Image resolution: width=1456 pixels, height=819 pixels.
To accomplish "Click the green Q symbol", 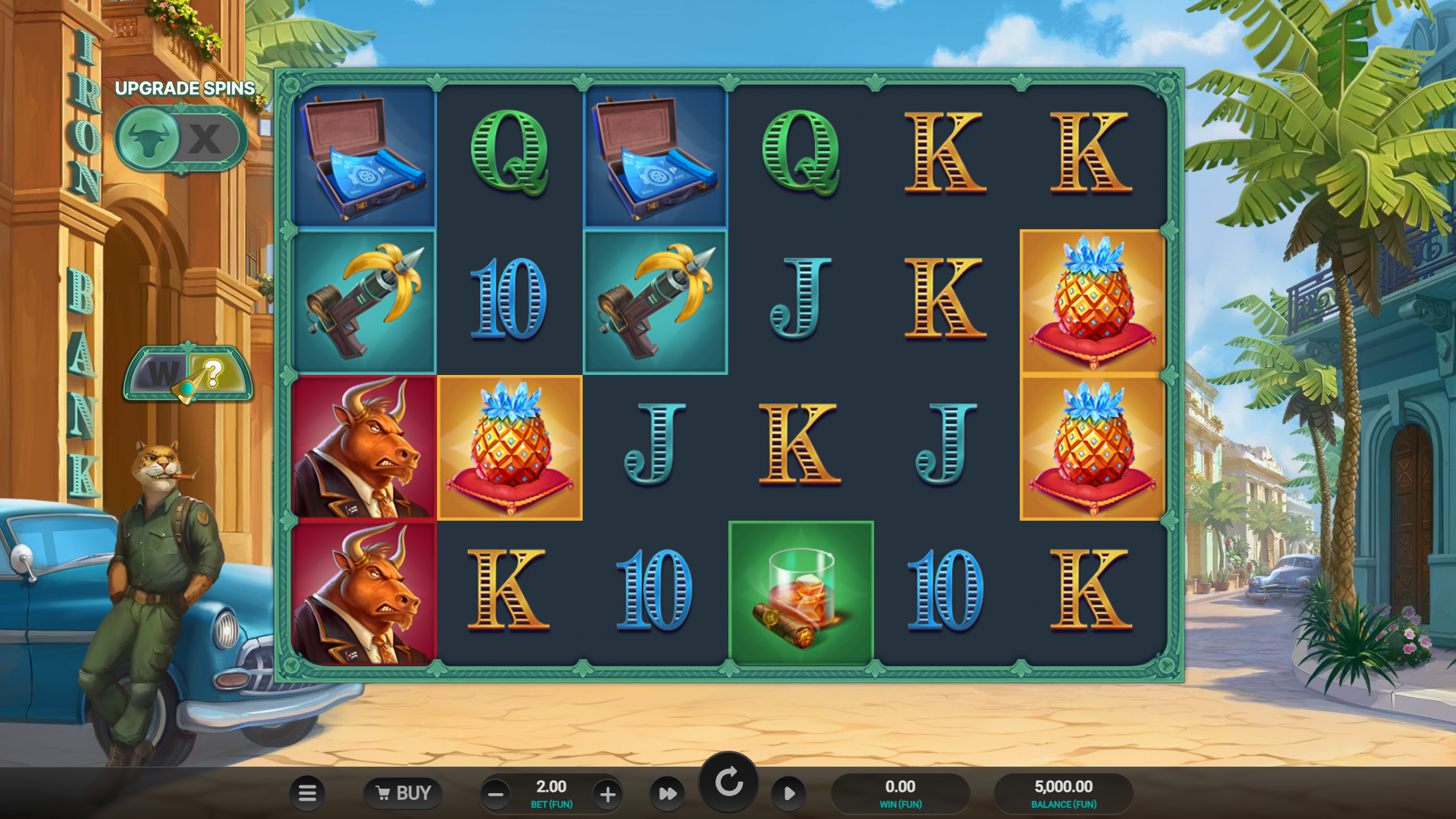I will 509,155.
